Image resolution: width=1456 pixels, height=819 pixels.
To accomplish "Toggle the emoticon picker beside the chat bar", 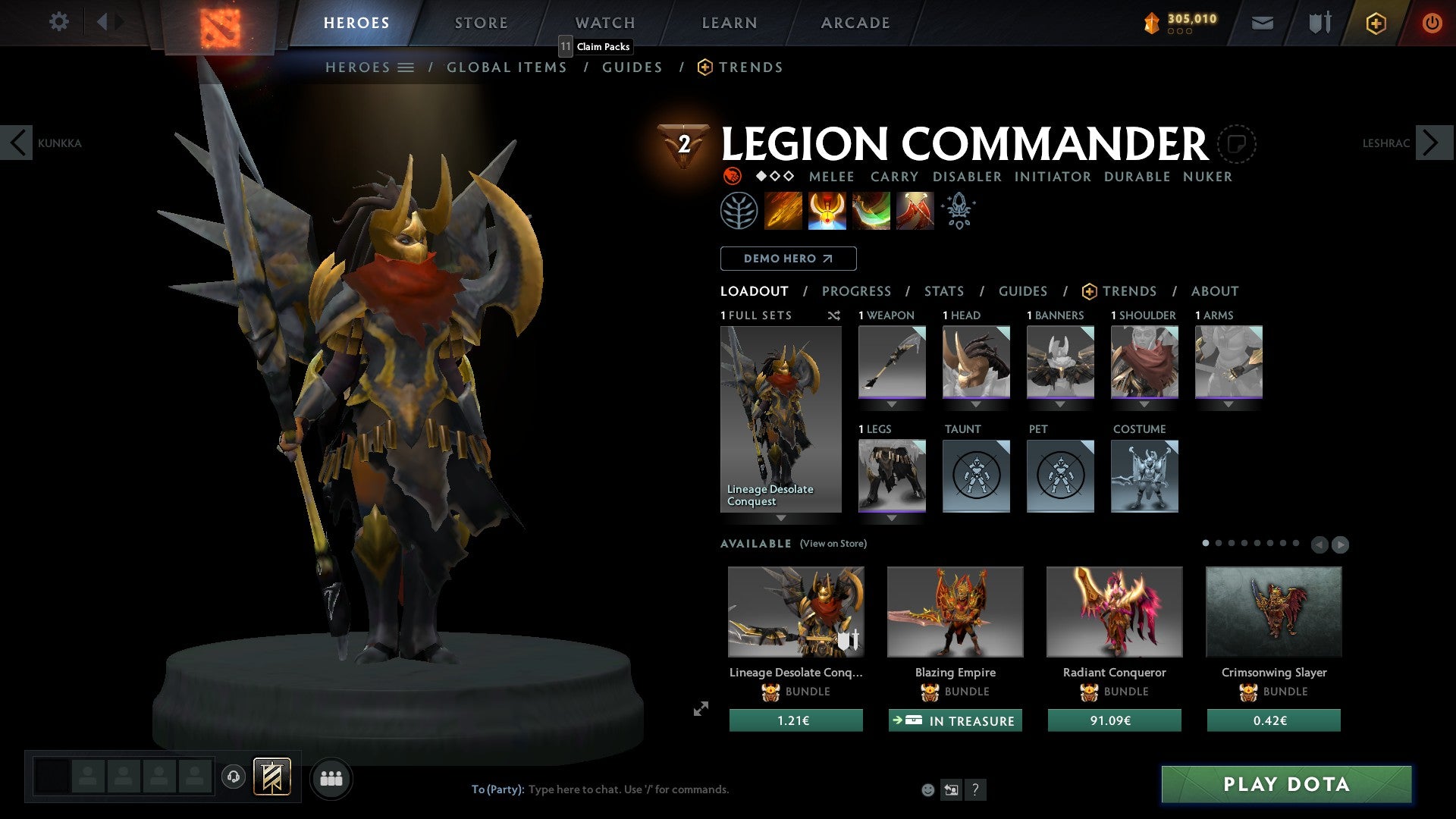I will click(x=927, y=789).
